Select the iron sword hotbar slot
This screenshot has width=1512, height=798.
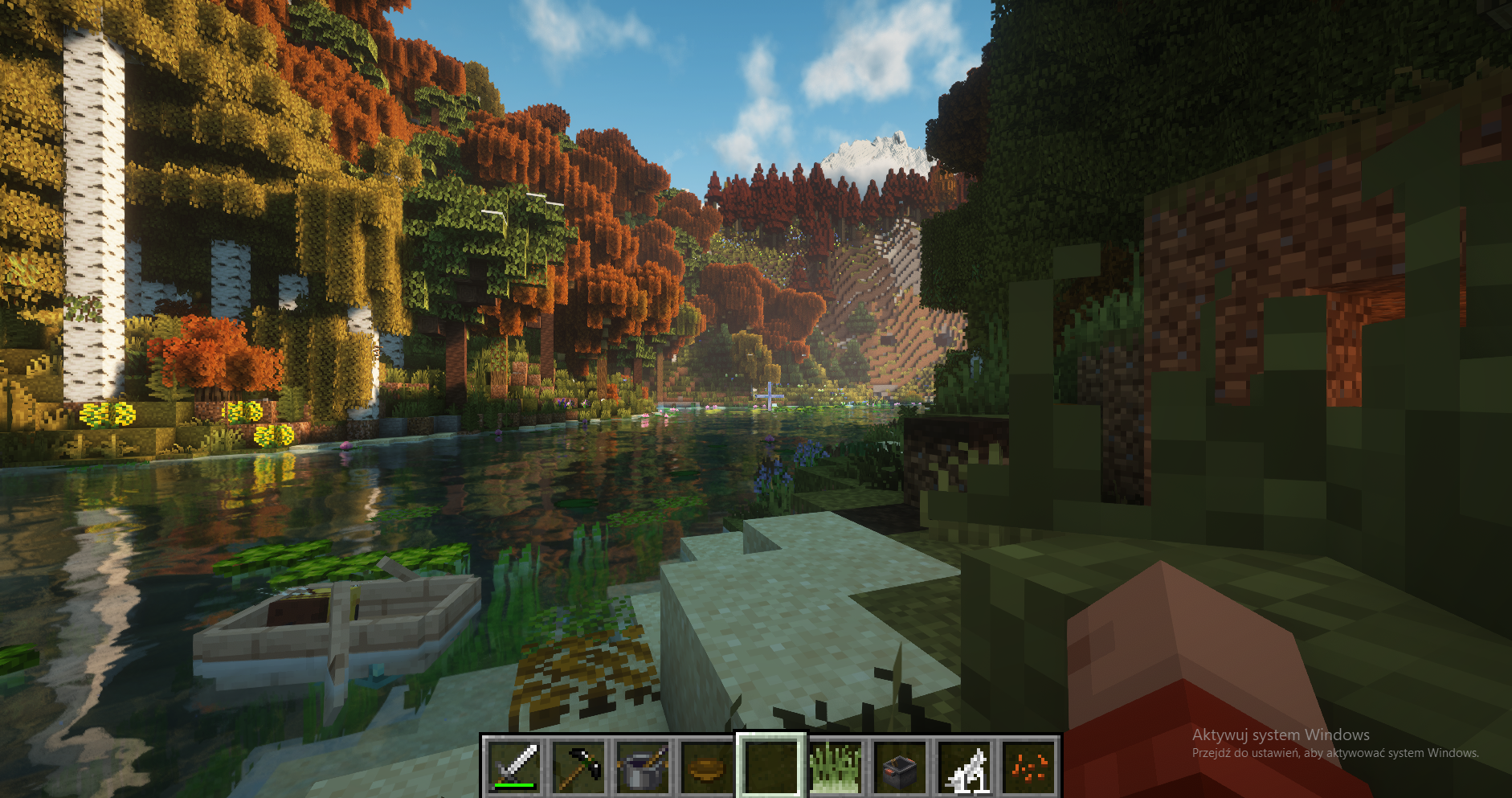[514, 766]
